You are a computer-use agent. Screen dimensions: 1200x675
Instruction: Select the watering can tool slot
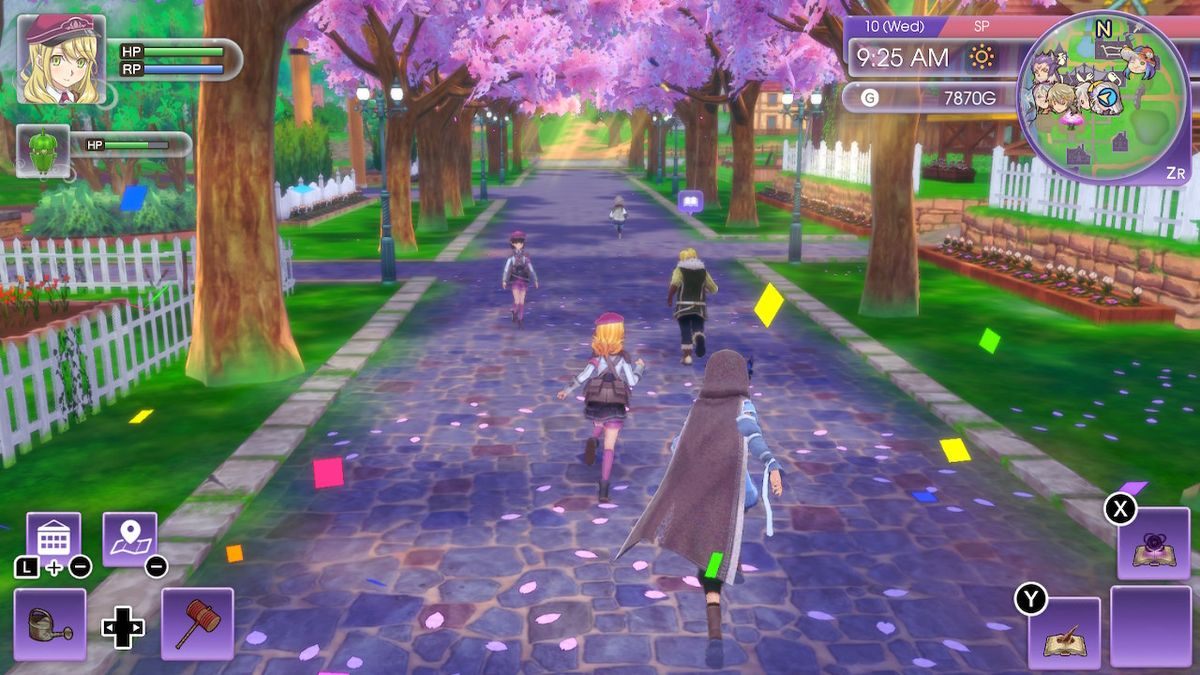(x=50, y=624)
